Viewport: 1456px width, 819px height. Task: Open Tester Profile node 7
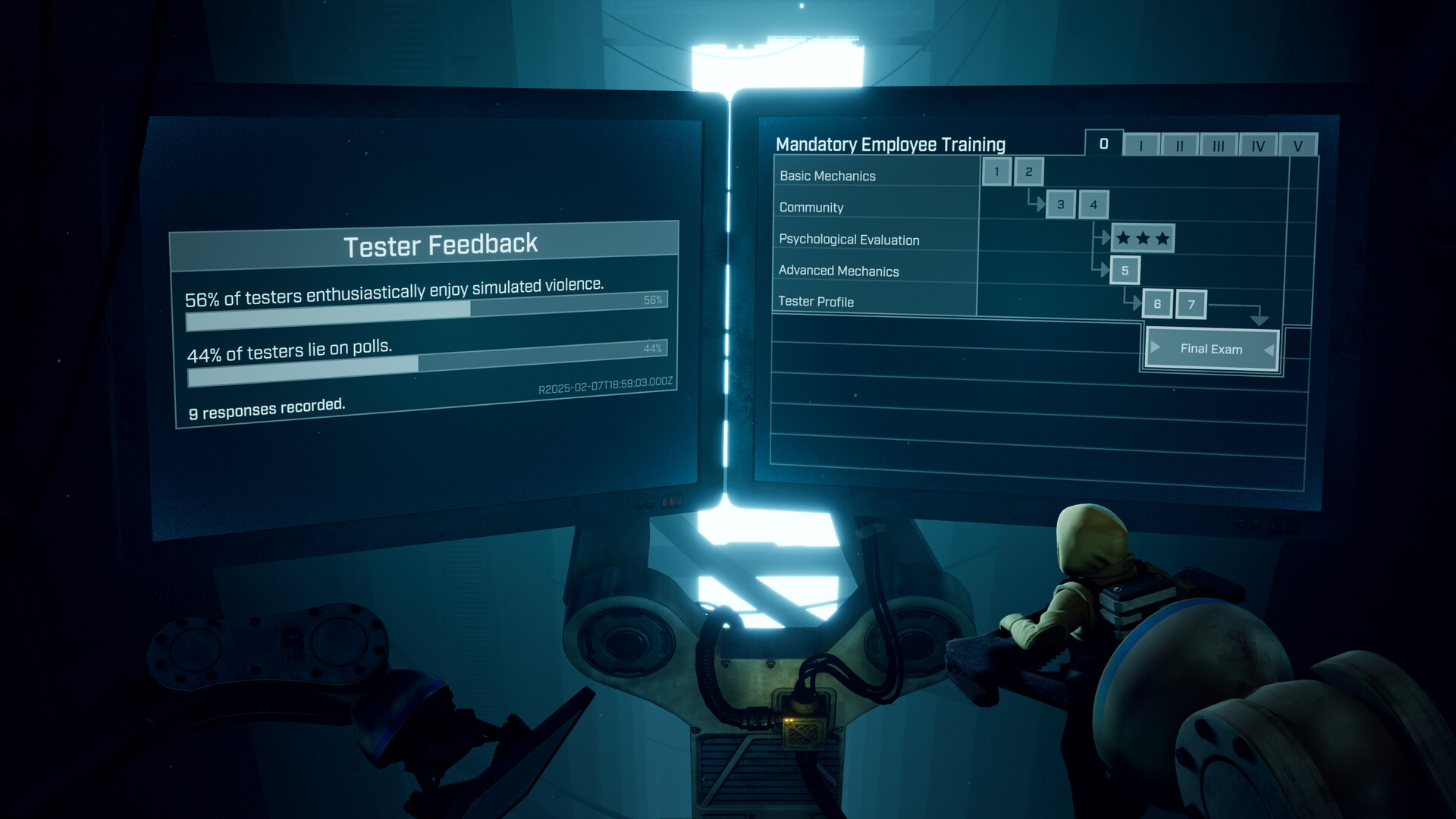[1192, 304]
